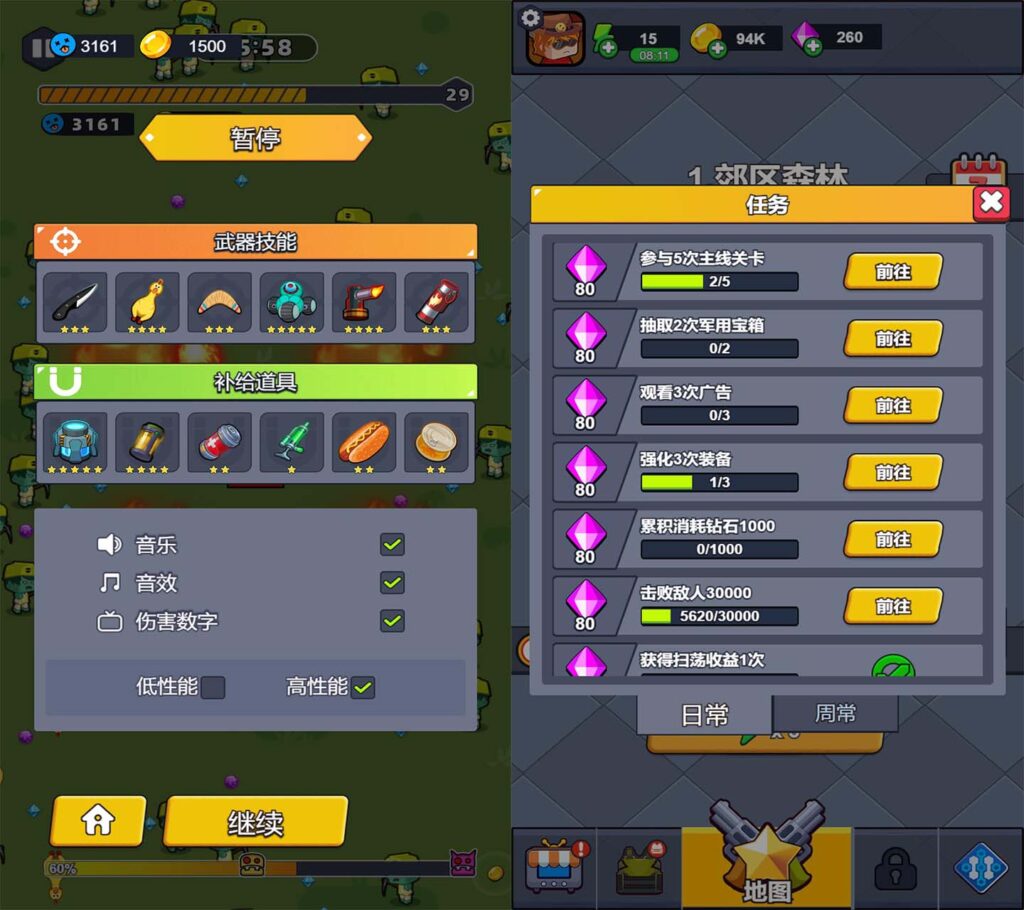Go to the 击败敌人30000 quest

pos(893,606)
